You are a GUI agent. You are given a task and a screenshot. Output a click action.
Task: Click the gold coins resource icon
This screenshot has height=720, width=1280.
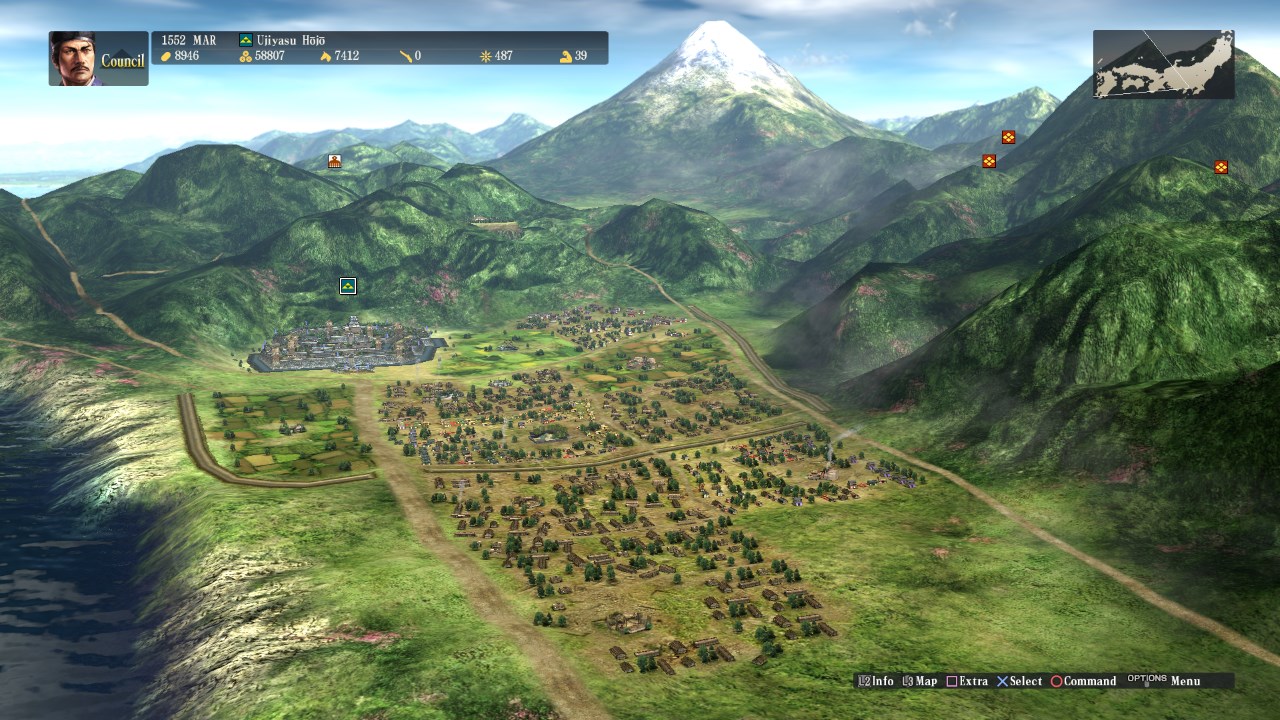tap(165, 56)
